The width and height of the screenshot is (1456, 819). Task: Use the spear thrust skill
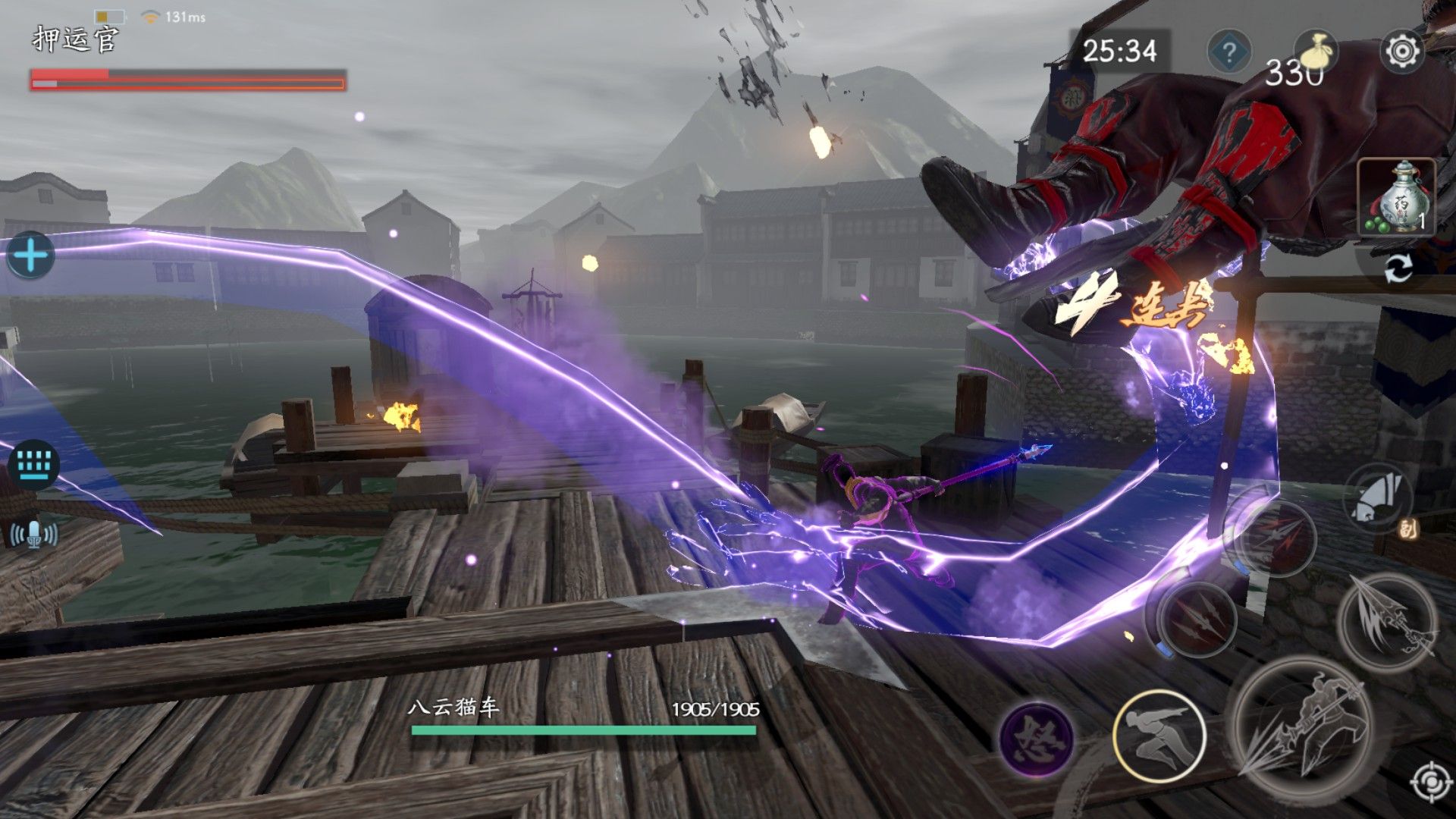pos(1387,621)
